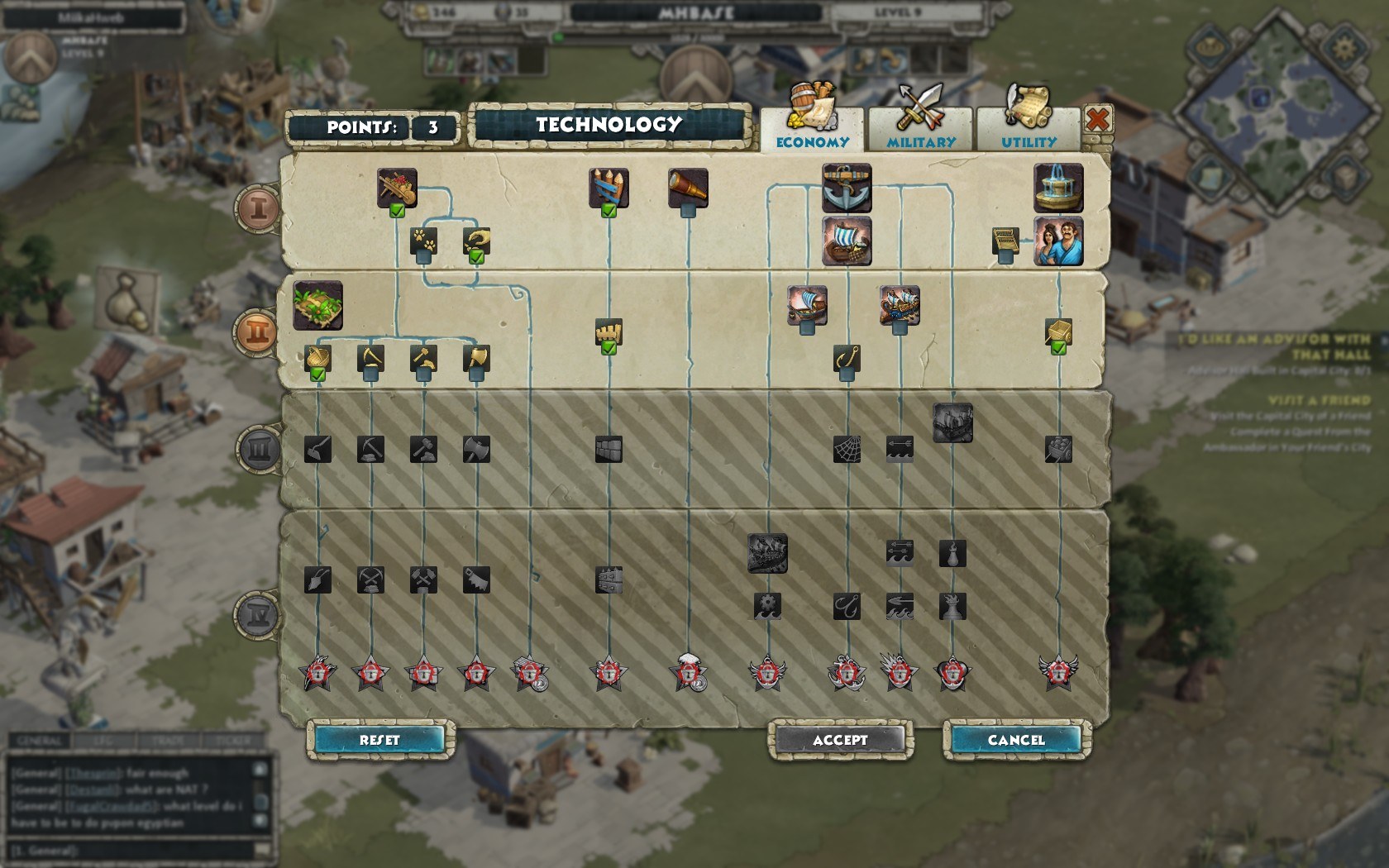1389x868 pixels.
Task: Pick the farm field technology icon
Action: pos(317,305)
